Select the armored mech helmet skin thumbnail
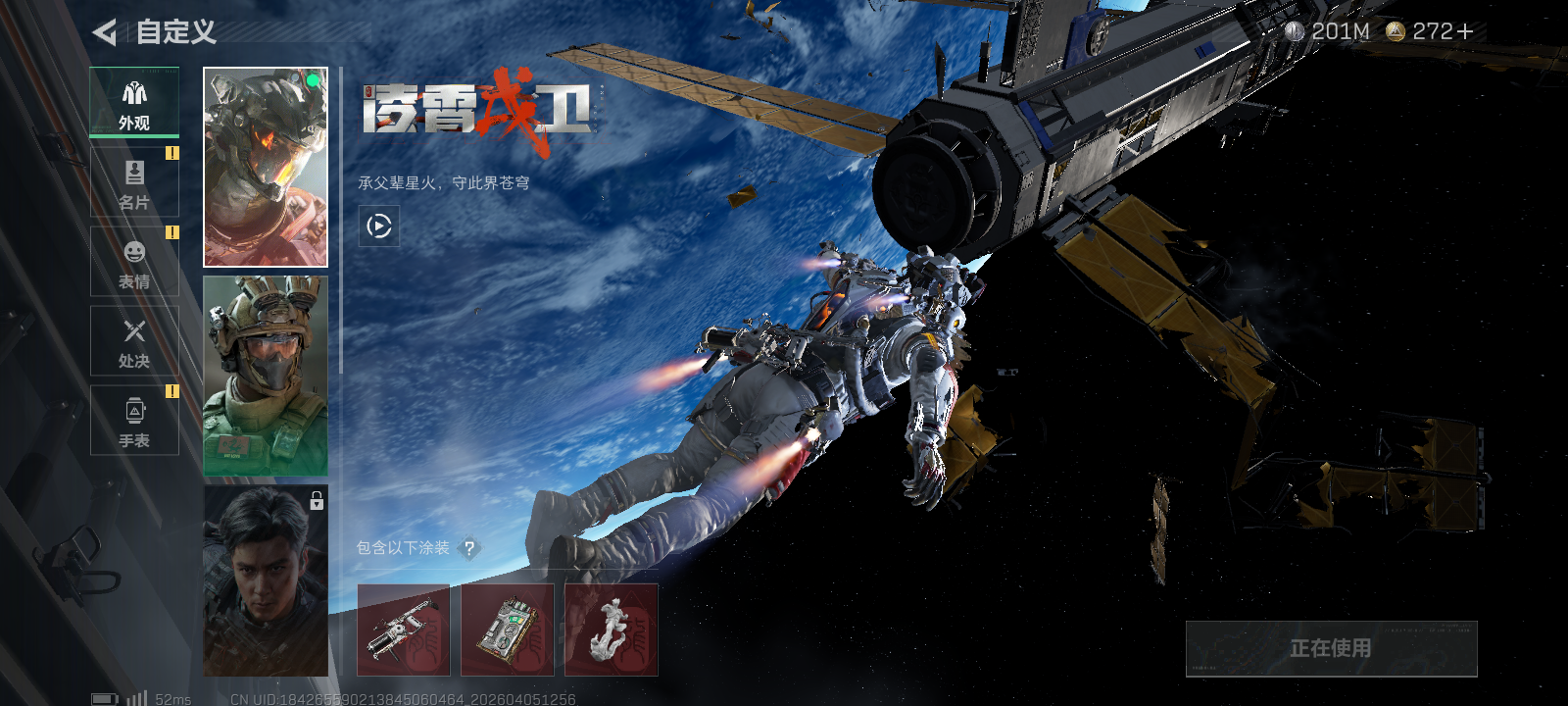This screenshot has height=706, width=1568. [266, 167]
